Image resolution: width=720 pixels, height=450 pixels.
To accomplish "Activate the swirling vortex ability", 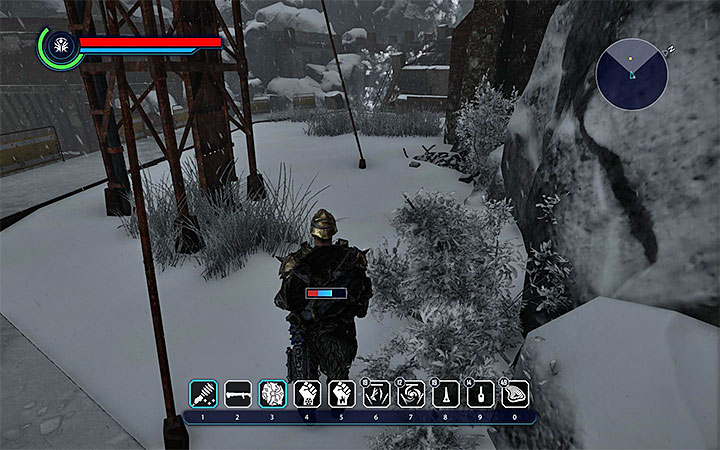I will pyautogui.click(x=410, y=393).
